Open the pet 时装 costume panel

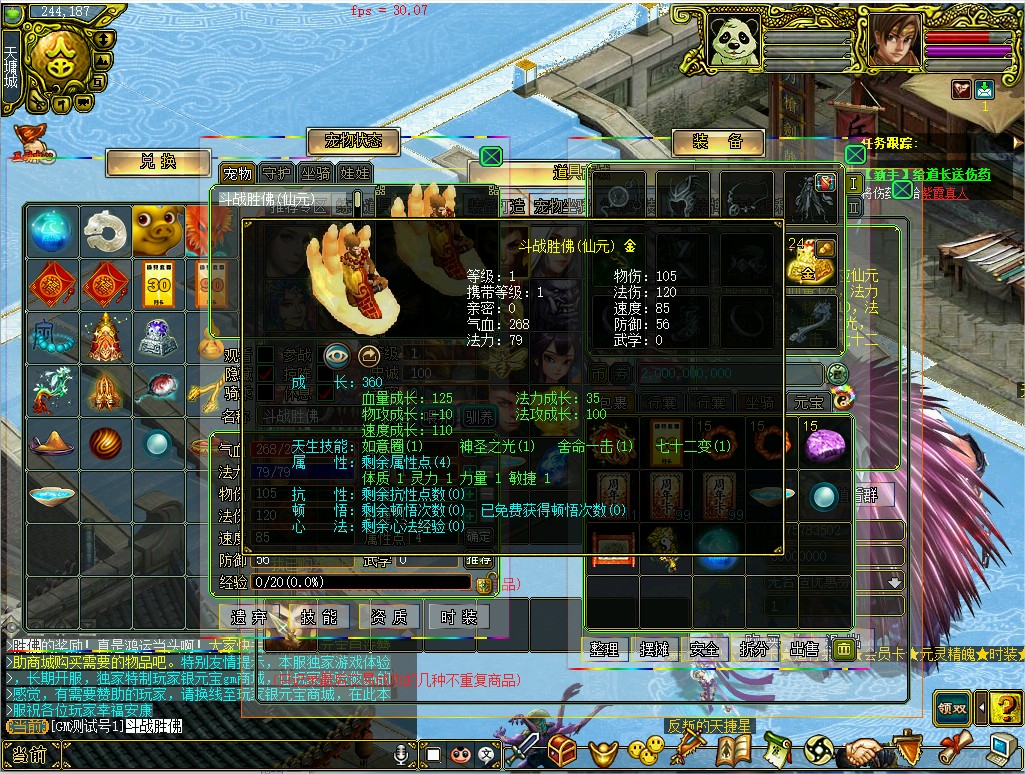tap(458, 617)
